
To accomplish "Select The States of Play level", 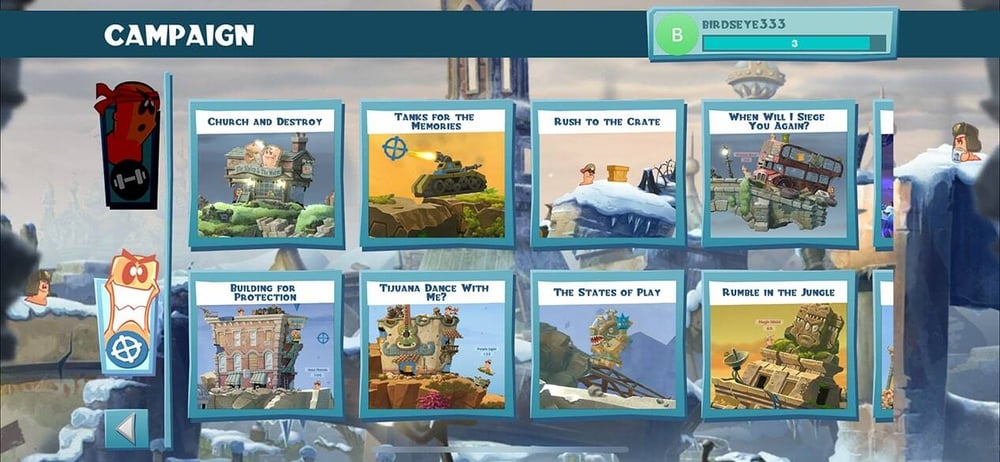I will click(607, 345).
